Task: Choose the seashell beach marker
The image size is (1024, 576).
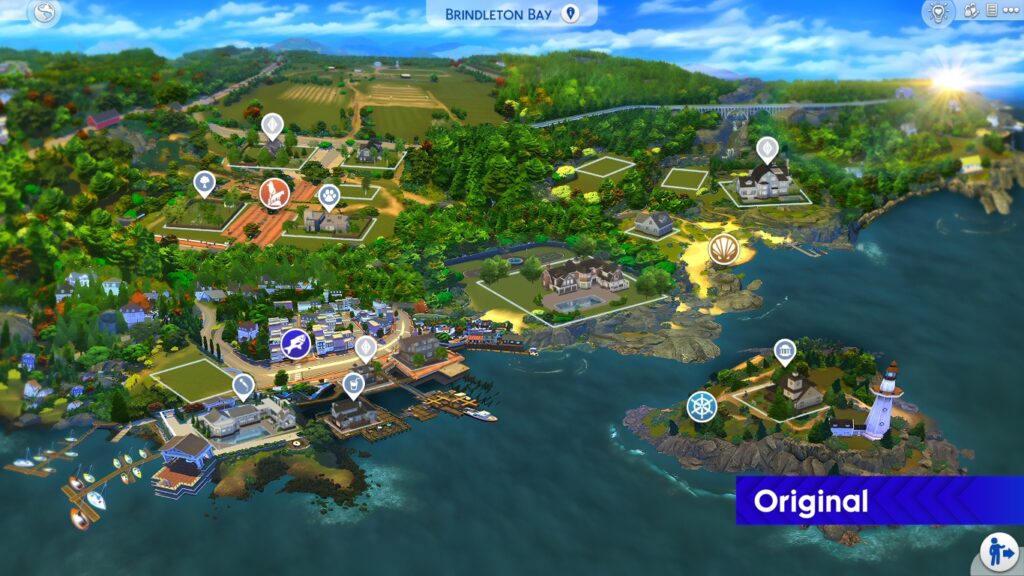Action: pos(723,249)
